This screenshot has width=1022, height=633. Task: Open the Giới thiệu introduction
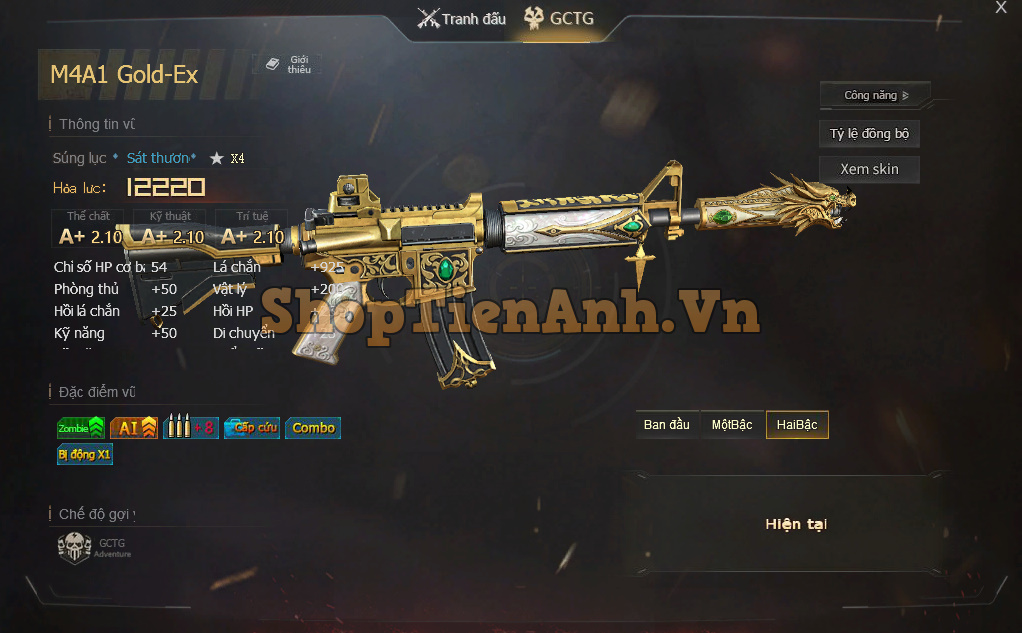pyautogui.click(x=288, y=64)
